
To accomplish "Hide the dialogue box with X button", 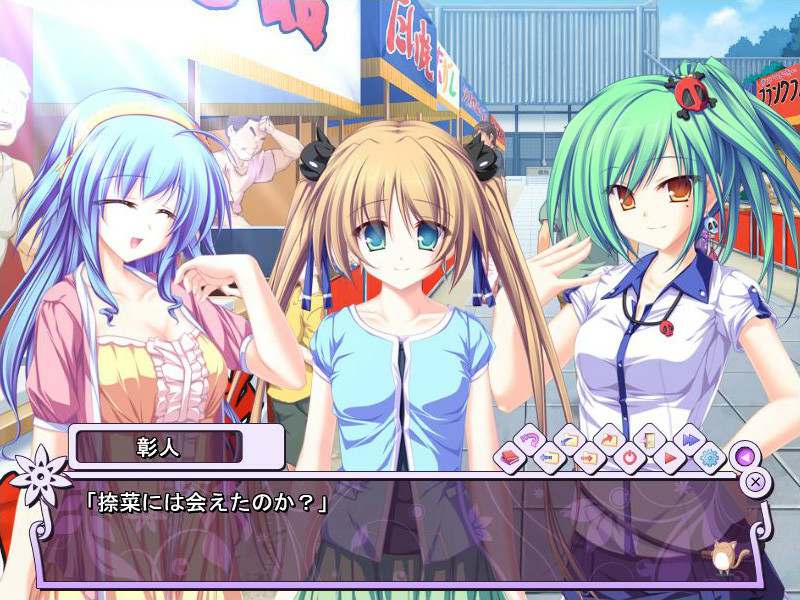I will (757, 481).
